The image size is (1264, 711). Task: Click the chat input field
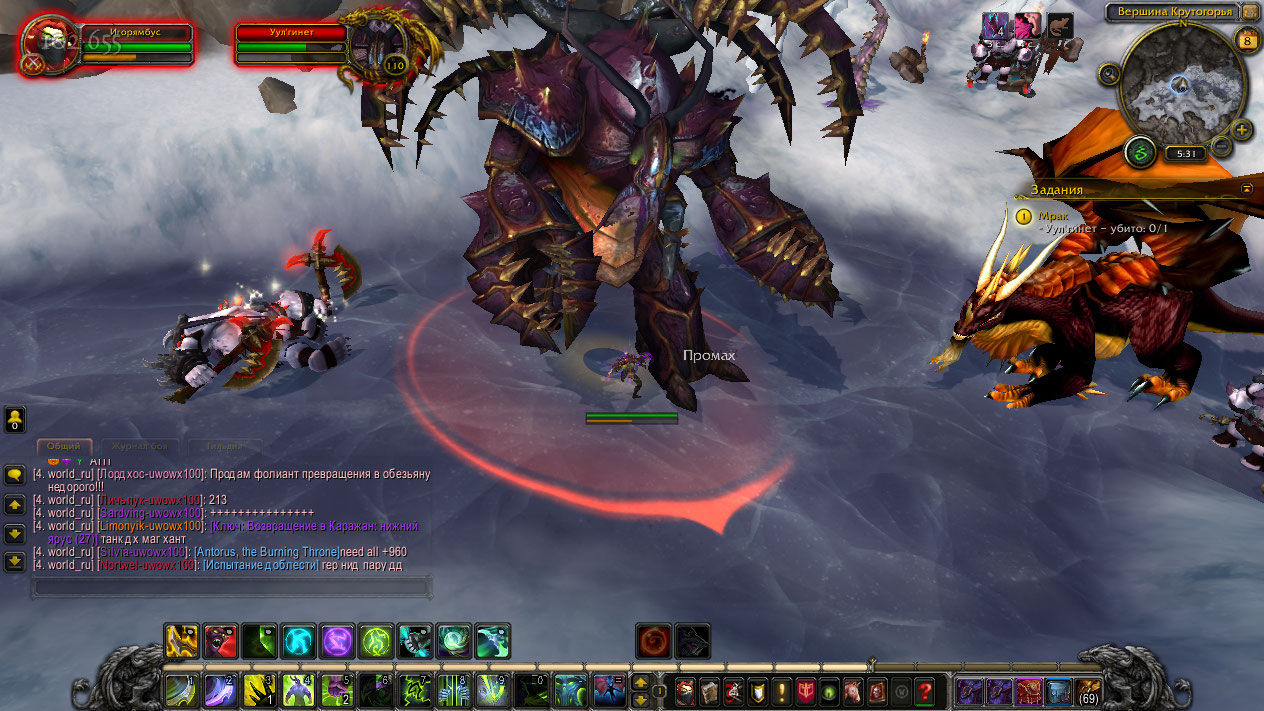(x=232, y=586)
